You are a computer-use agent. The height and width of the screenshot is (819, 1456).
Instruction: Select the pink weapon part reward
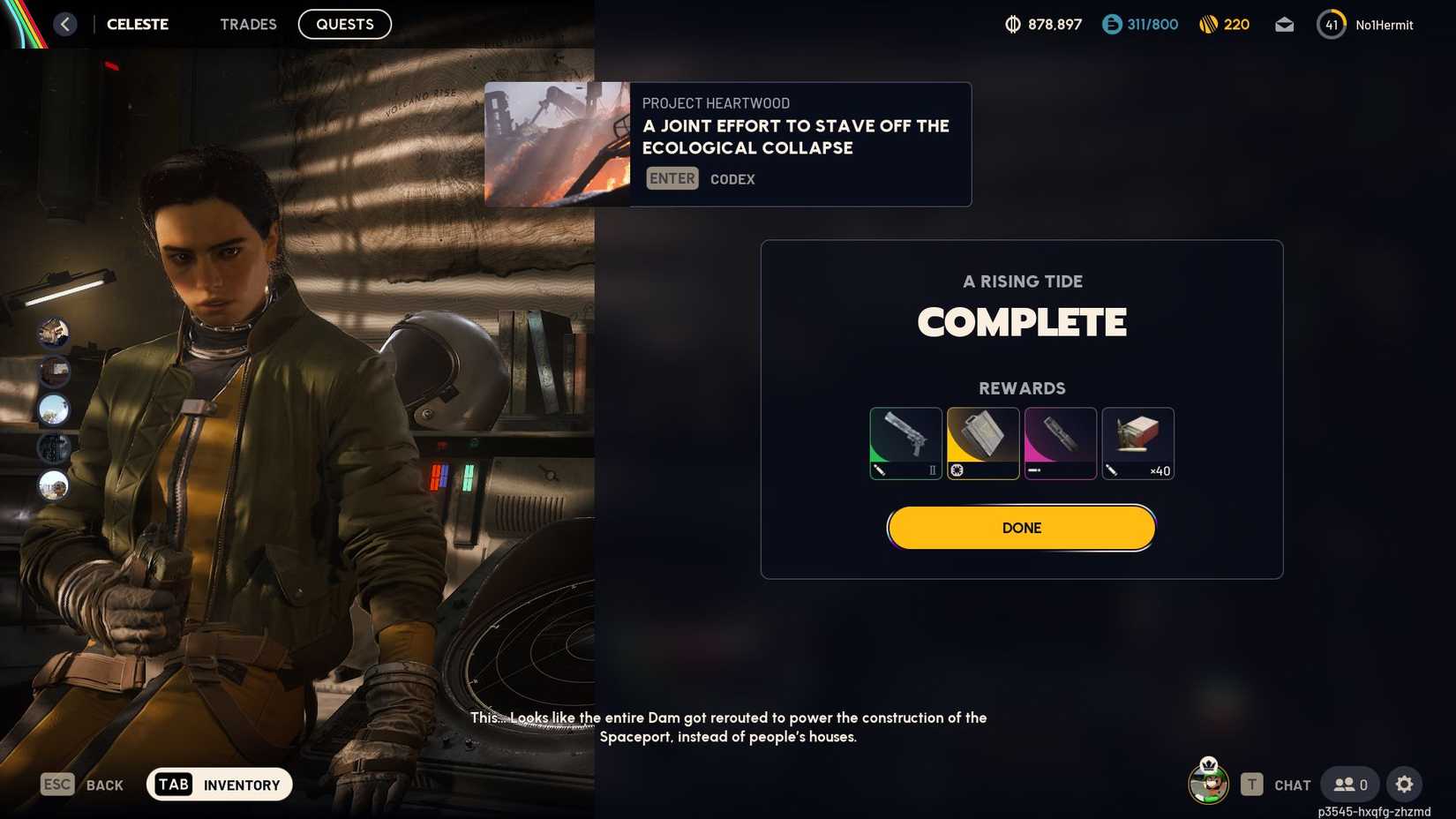[x=1060, y=442]
